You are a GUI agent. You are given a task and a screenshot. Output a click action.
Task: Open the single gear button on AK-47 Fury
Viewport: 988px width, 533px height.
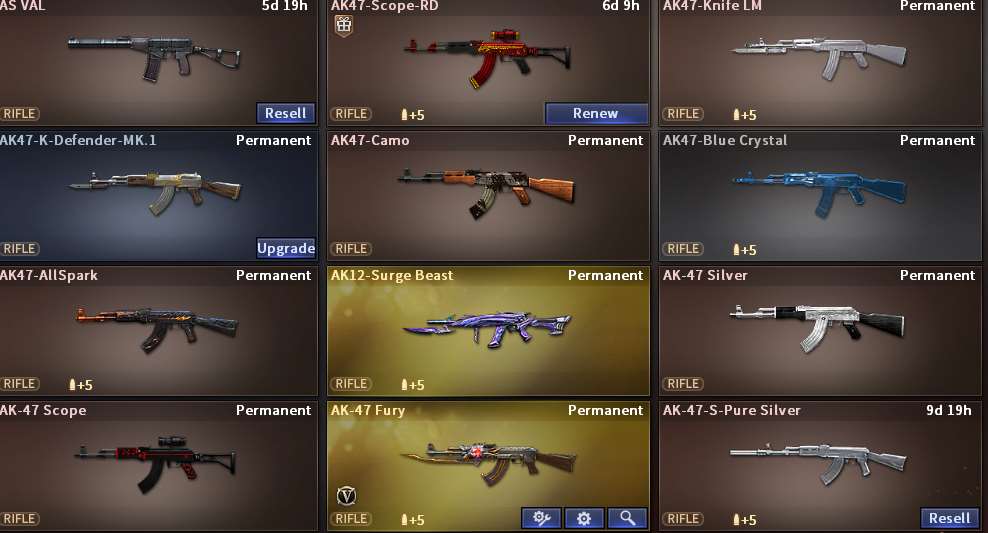[584, 518]
